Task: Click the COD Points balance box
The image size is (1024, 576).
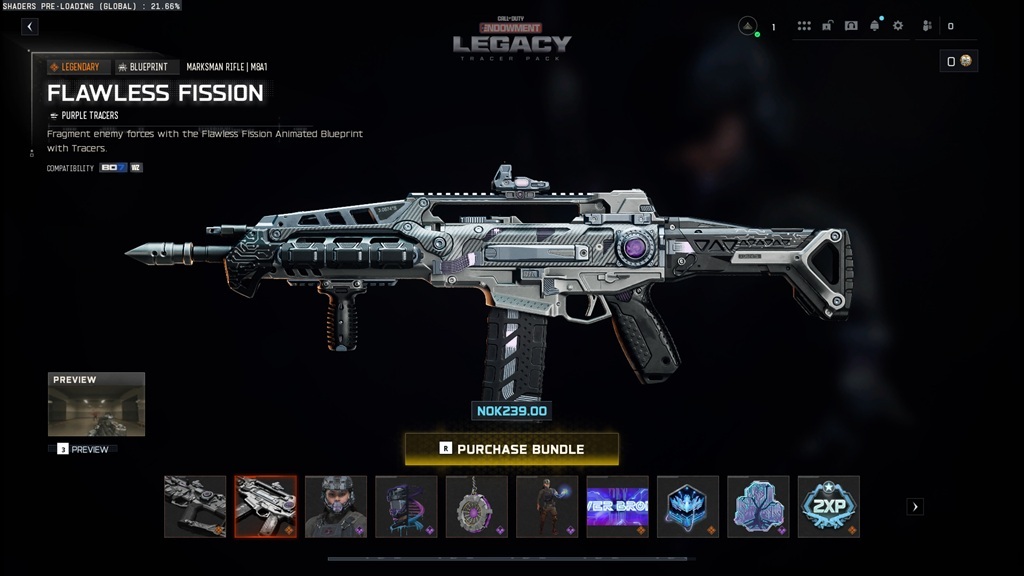Action: pos(959,62)
